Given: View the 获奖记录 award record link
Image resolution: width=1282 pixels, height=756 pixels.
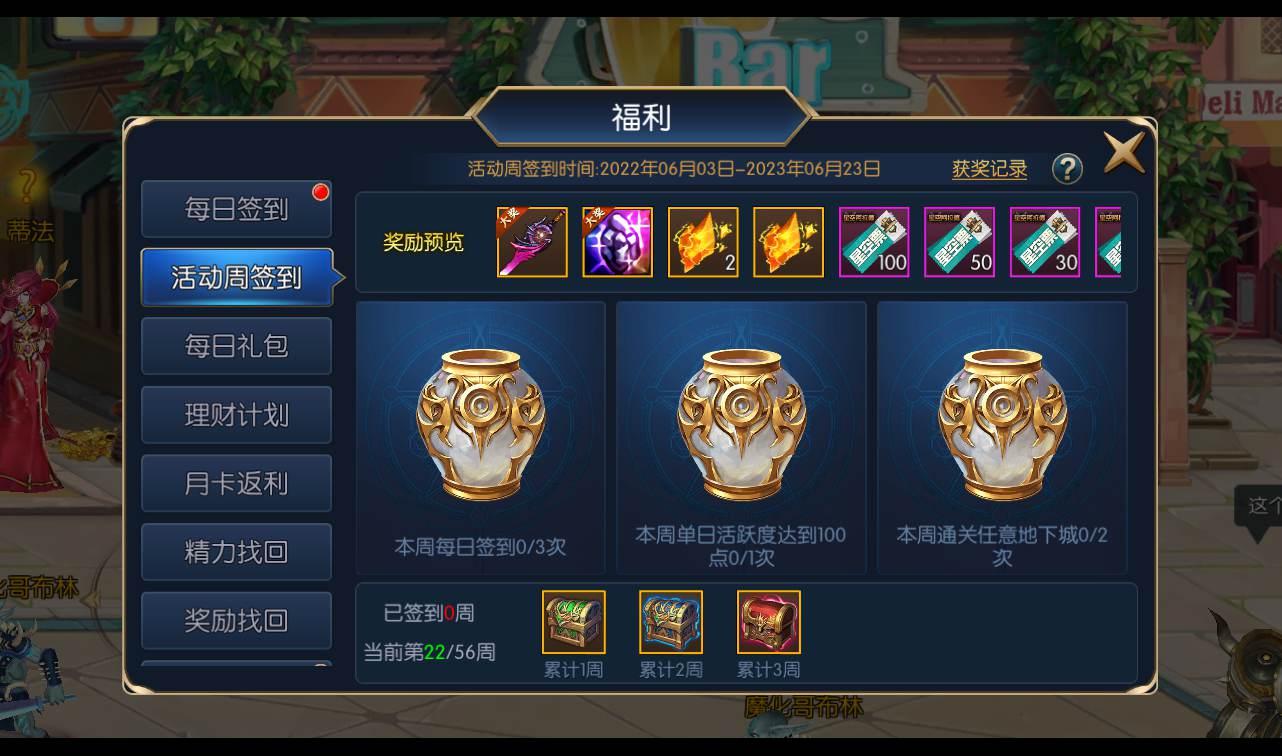Looking at the screenshot, I should tap(991, 169).
